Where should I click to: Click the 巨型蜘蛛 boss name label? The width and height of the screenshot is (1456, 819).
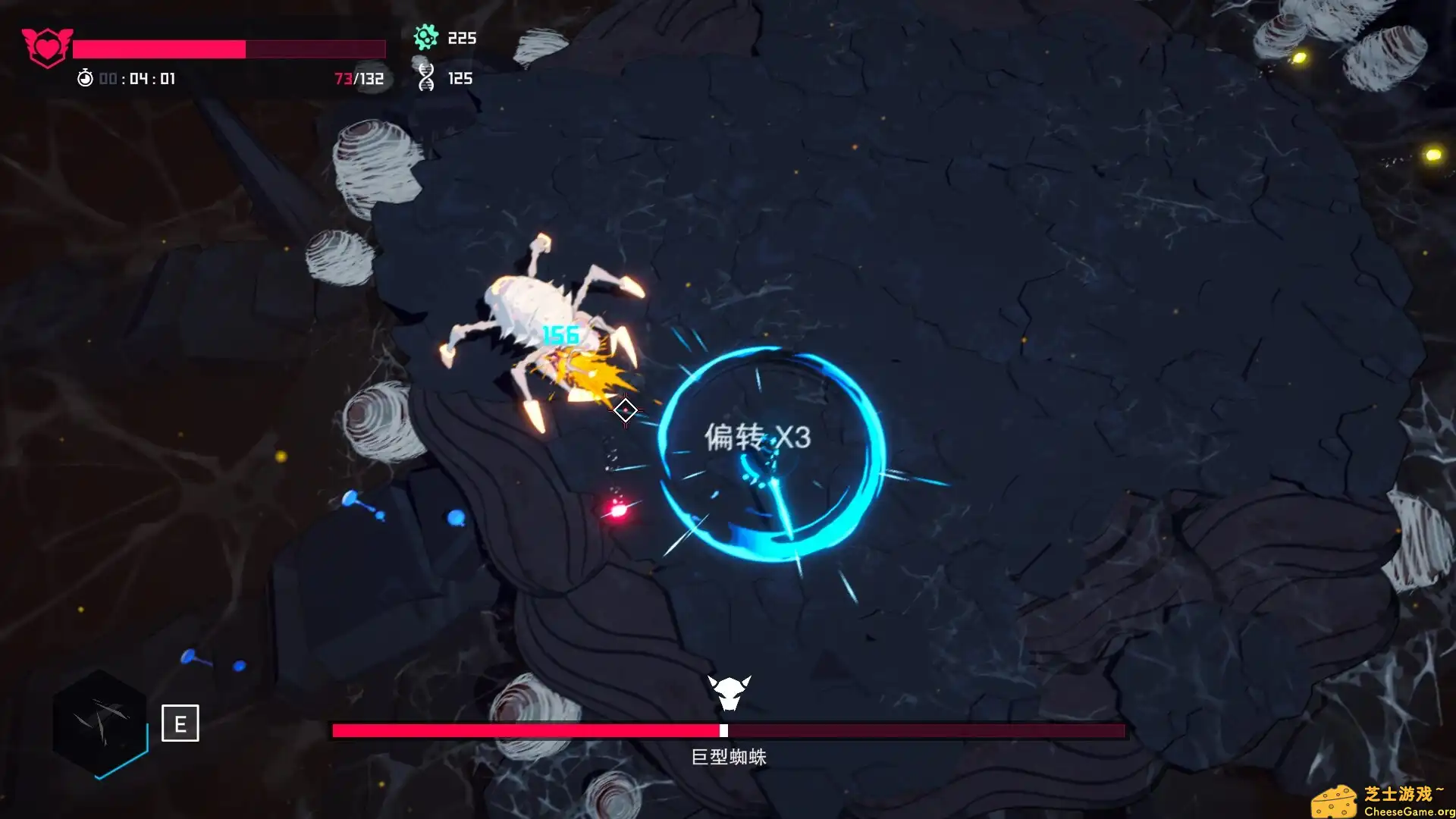coord(730,756)
